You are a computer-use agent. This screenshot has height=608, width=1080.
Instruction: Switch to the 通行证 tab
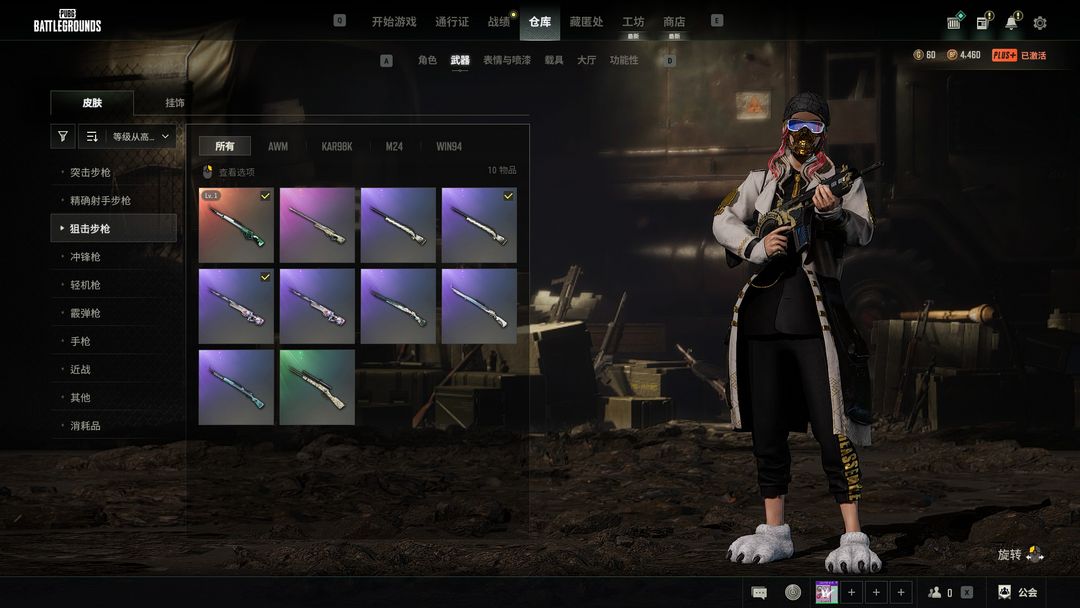coord(452,21)
